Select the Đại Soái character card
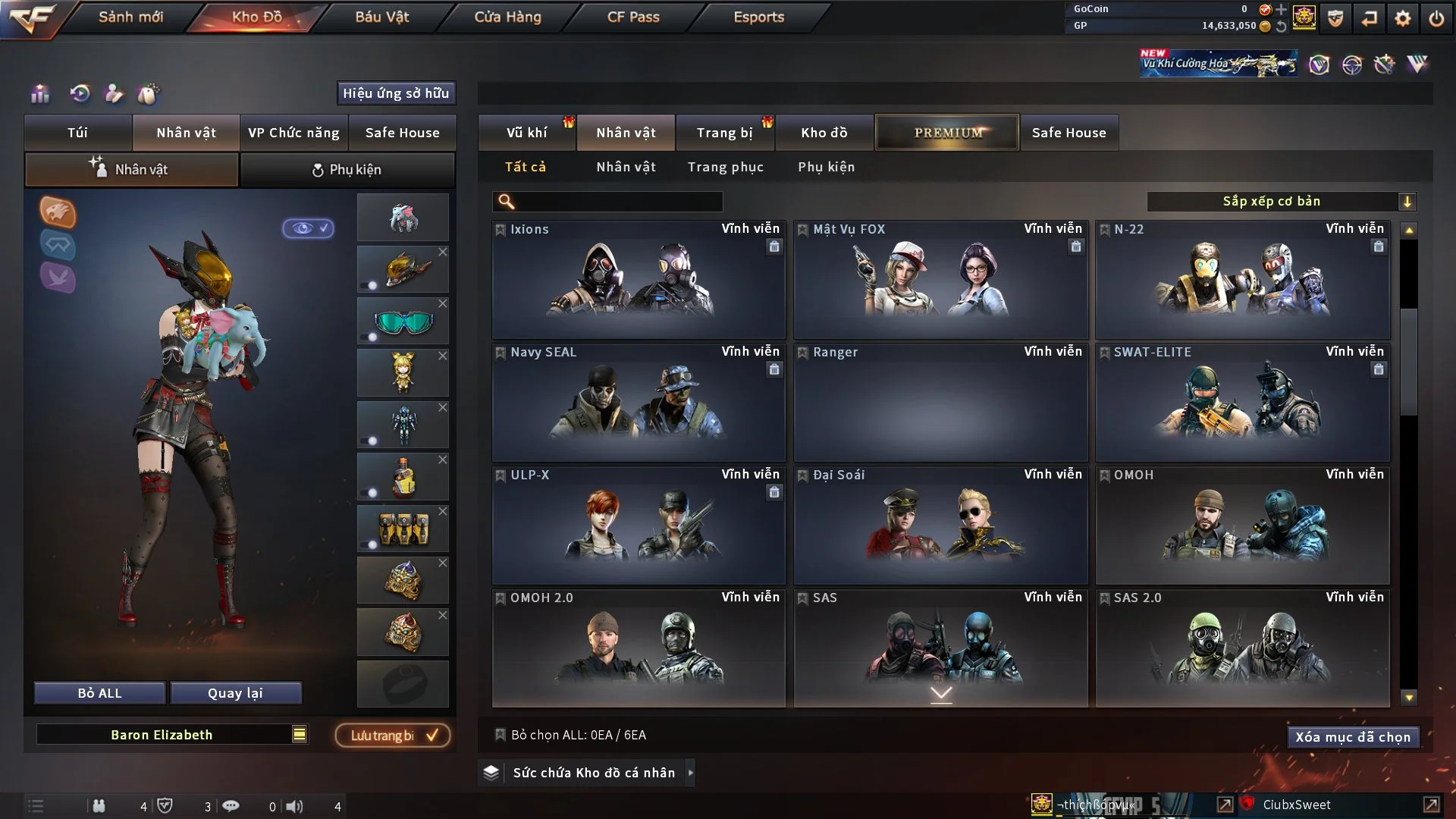The height and width of the screenshot is (819, 1456). tap(940, 525)
